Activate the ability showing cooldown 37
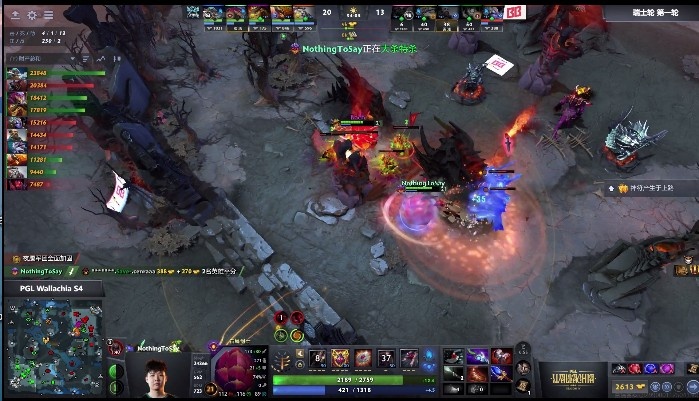699x401 pixels. (x=386, y=358)
